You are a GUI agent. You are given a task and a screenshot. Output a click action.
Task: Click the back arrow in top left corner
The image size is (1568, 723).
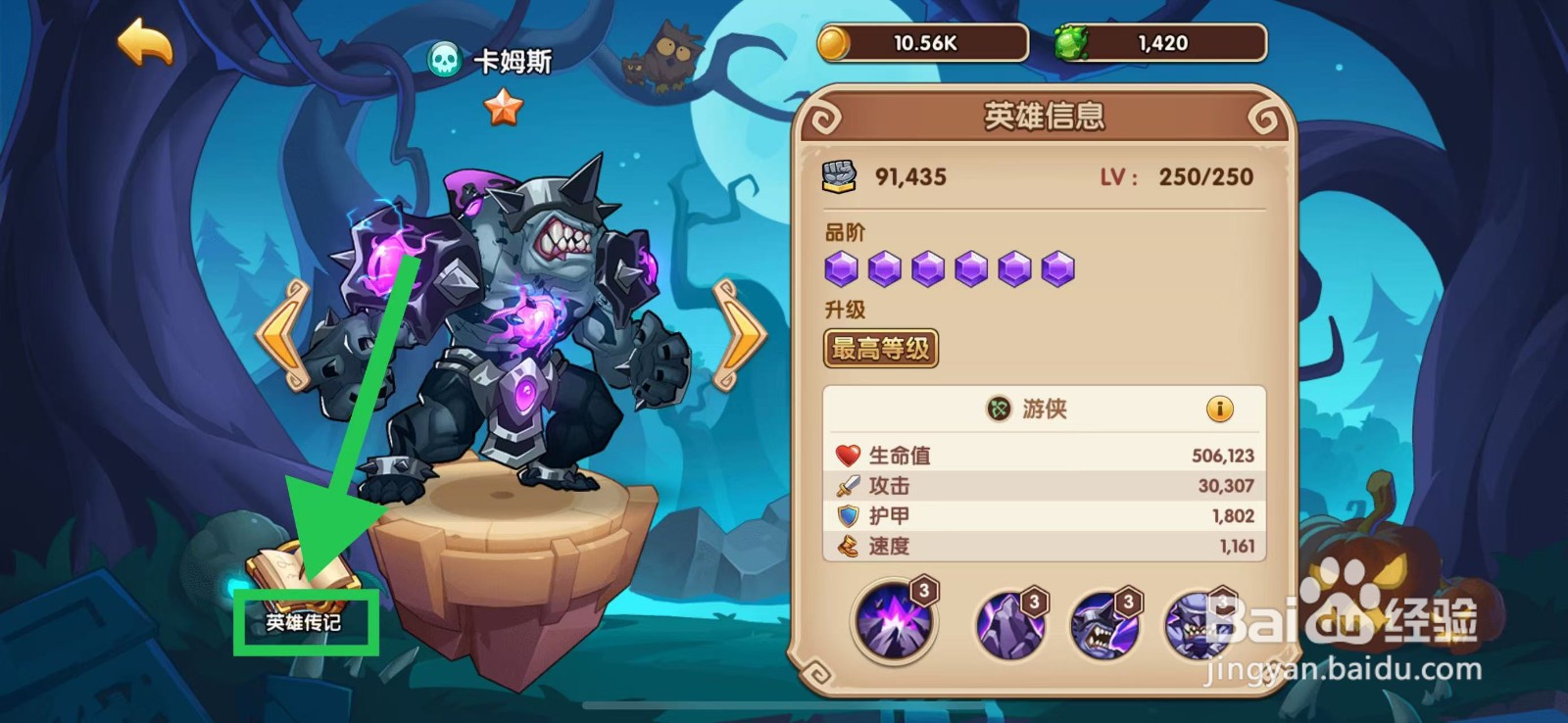(143, 43)
